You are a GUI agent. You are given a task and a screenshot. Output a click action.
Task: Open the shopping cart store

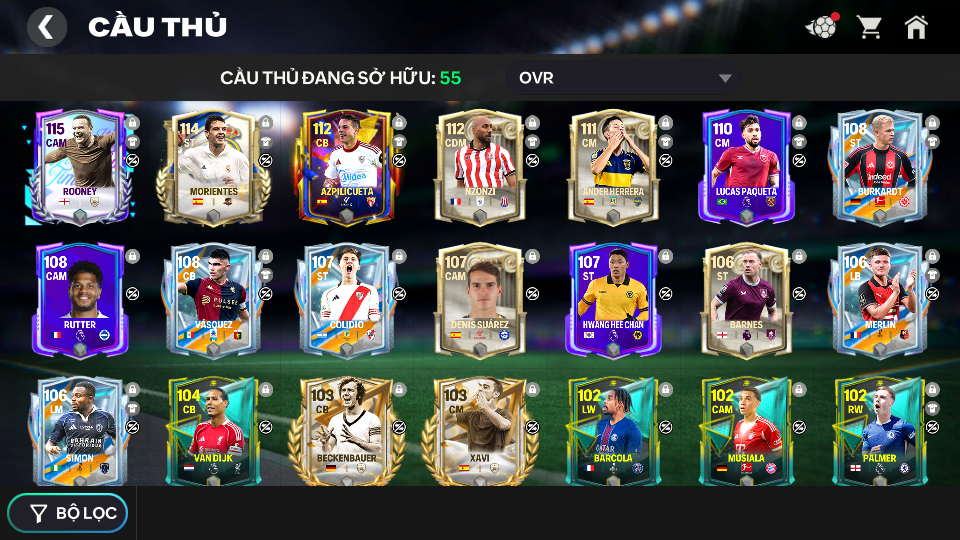click(869, 27)
